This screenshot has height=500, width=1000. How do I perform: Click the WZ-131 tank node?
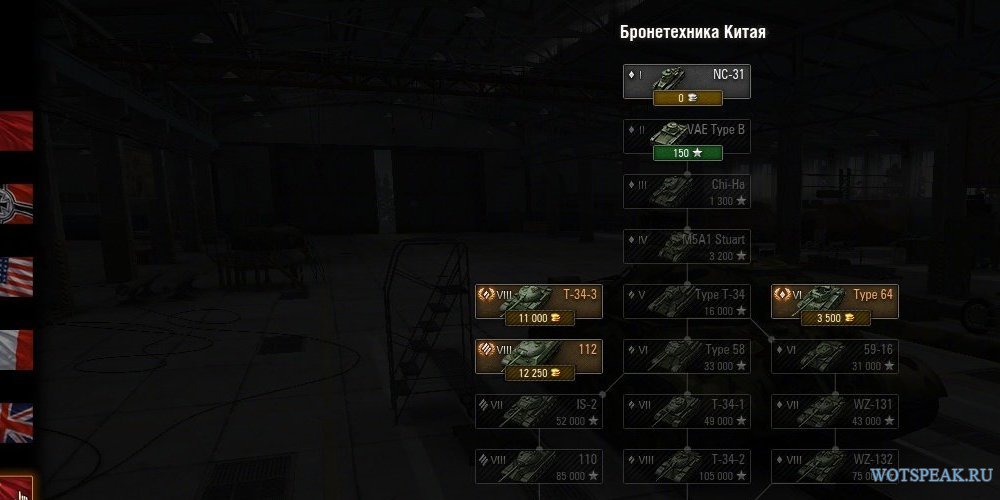coord(834,412)
